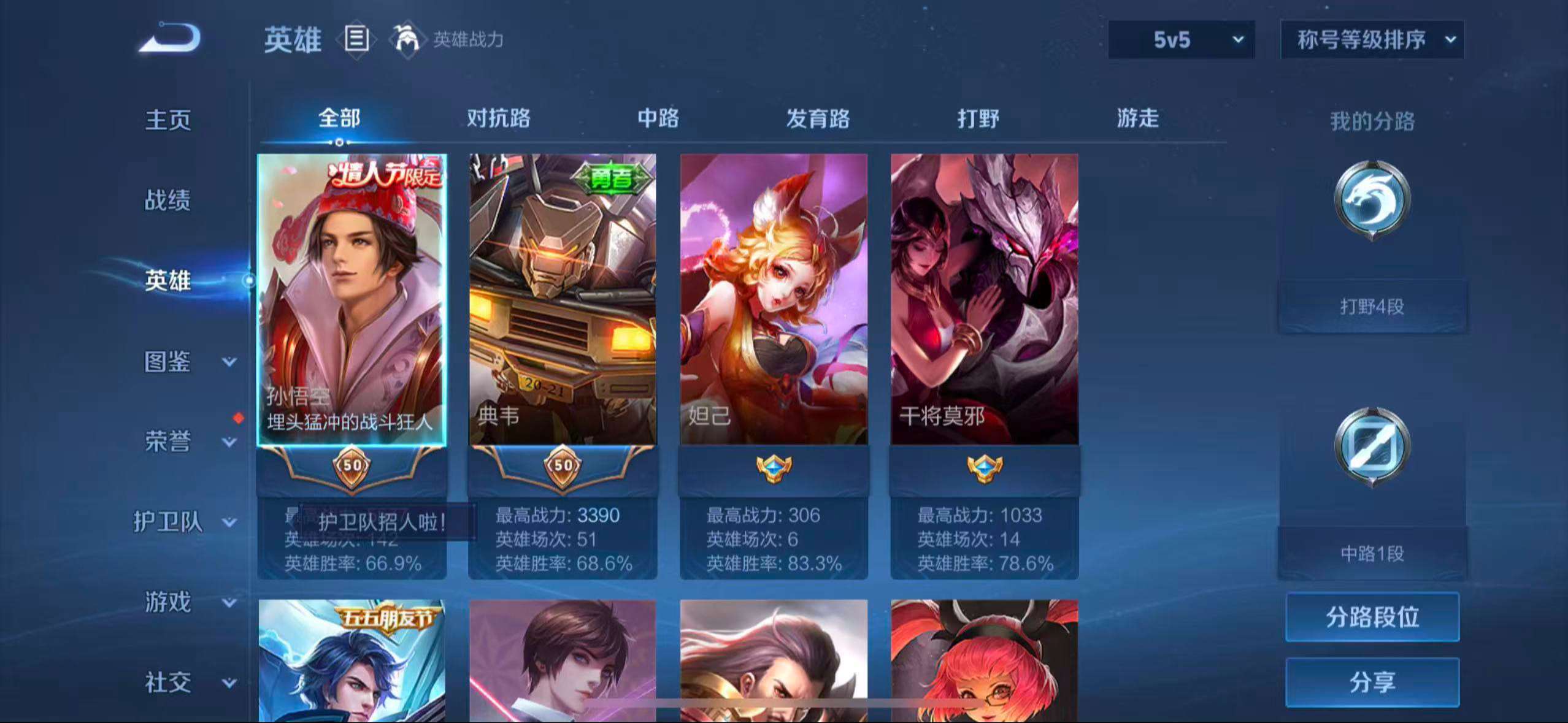Viewport: 1568px width, 723px height.
Task: Open the 称号等级排序 sorting dropdown
Action: click(1372, 39)
